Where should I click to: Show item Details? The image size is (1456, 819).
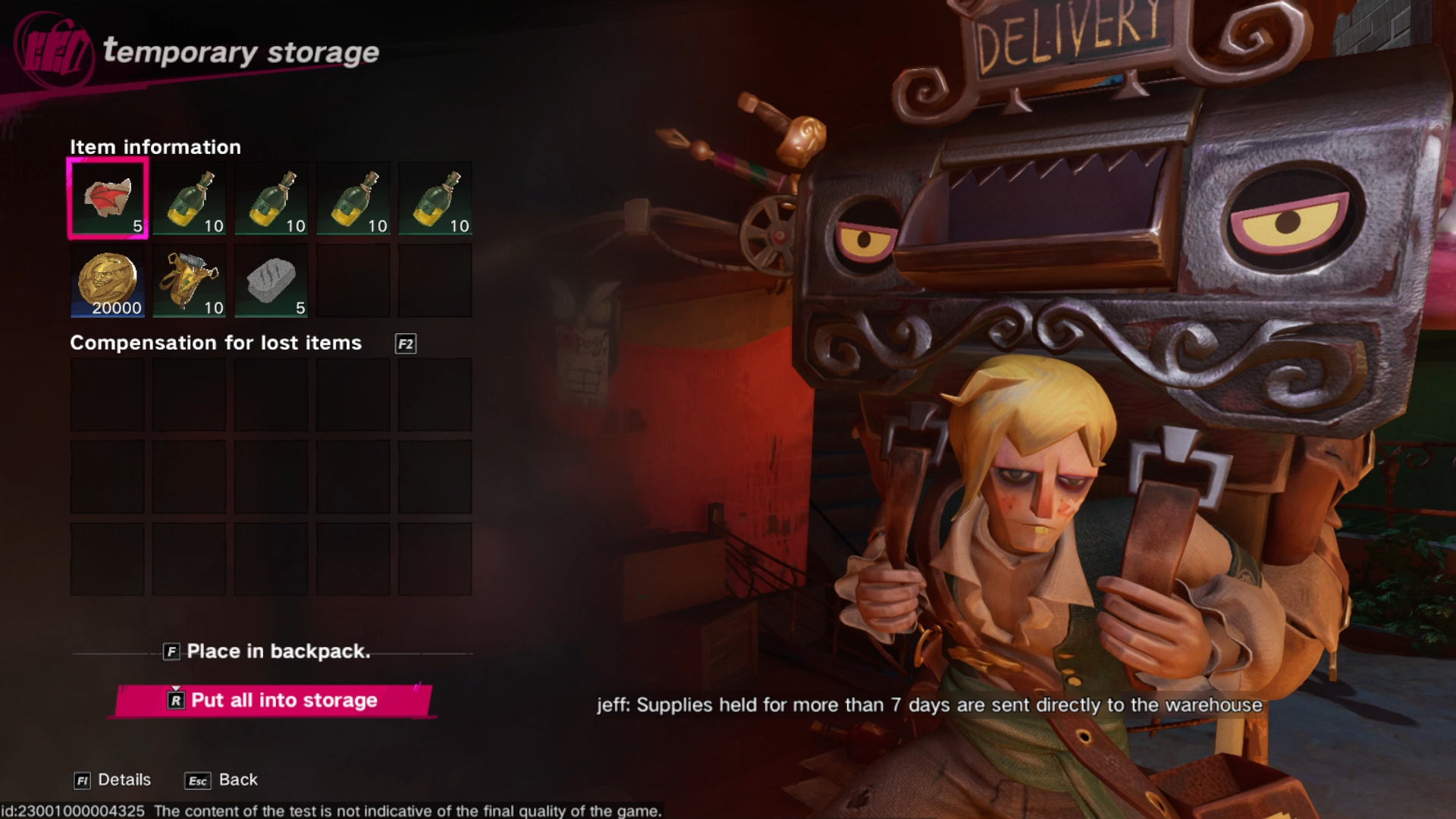[x=113, y=780]
